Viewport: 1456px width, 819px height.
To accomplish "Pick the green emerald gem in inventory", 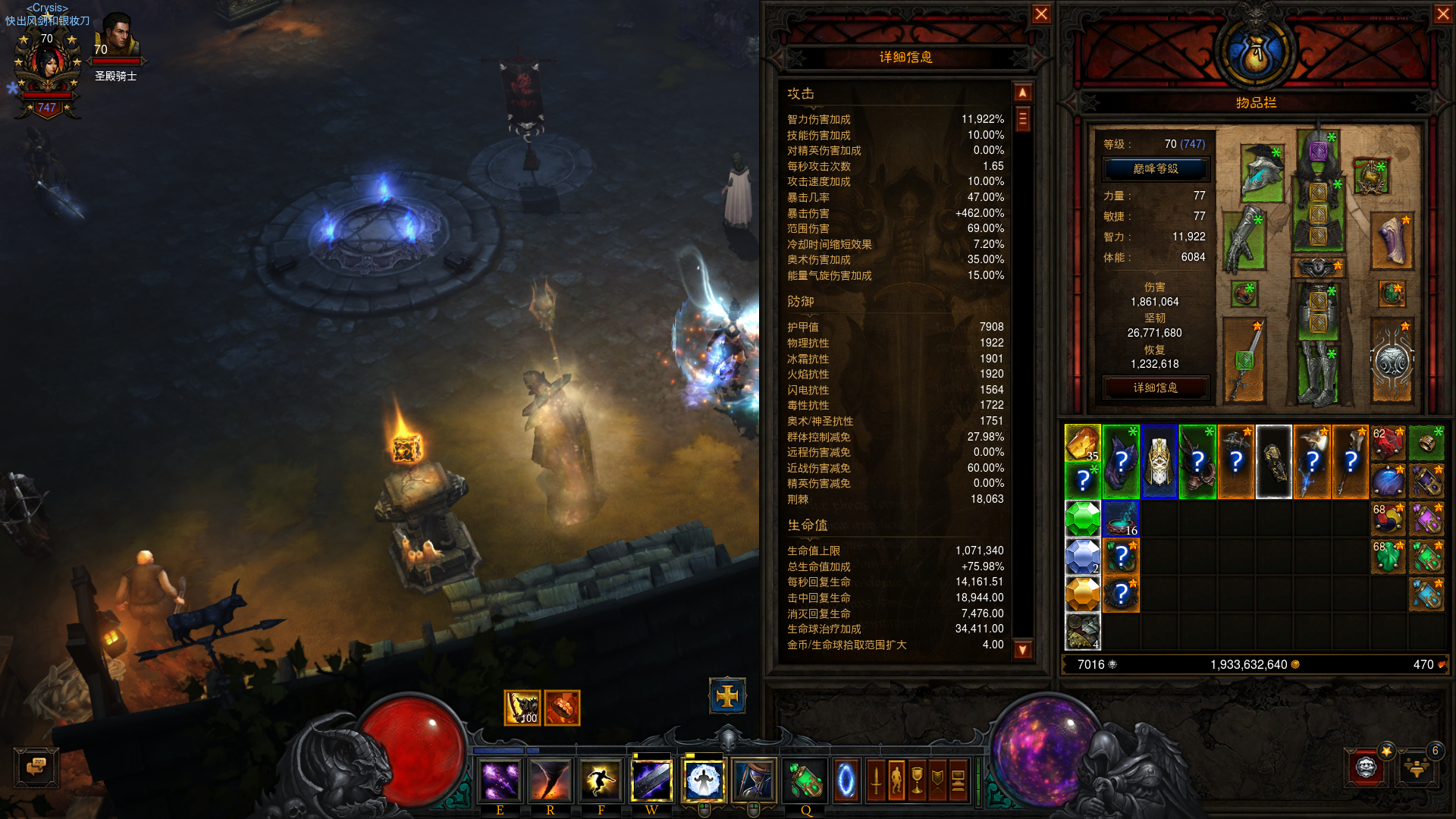I will (x=1082, y=519).
